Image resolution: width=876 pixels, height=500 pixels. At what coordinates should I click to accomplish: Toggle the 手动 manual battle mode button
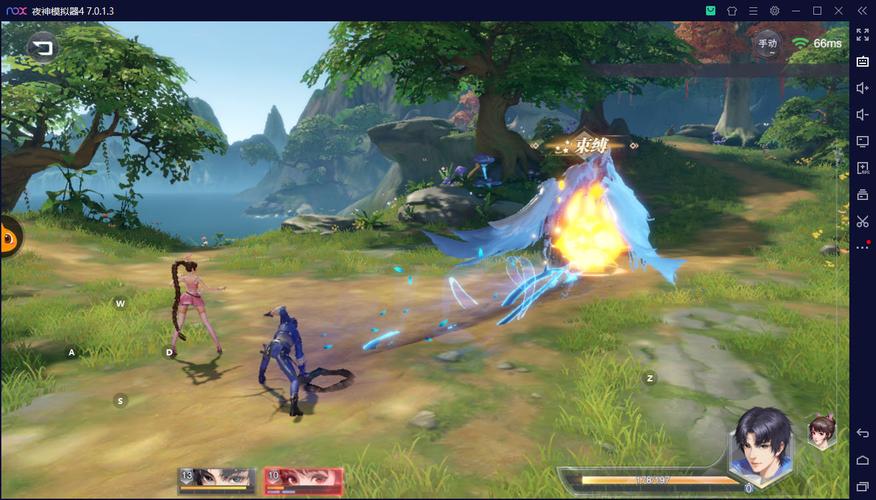pos(767,43)
